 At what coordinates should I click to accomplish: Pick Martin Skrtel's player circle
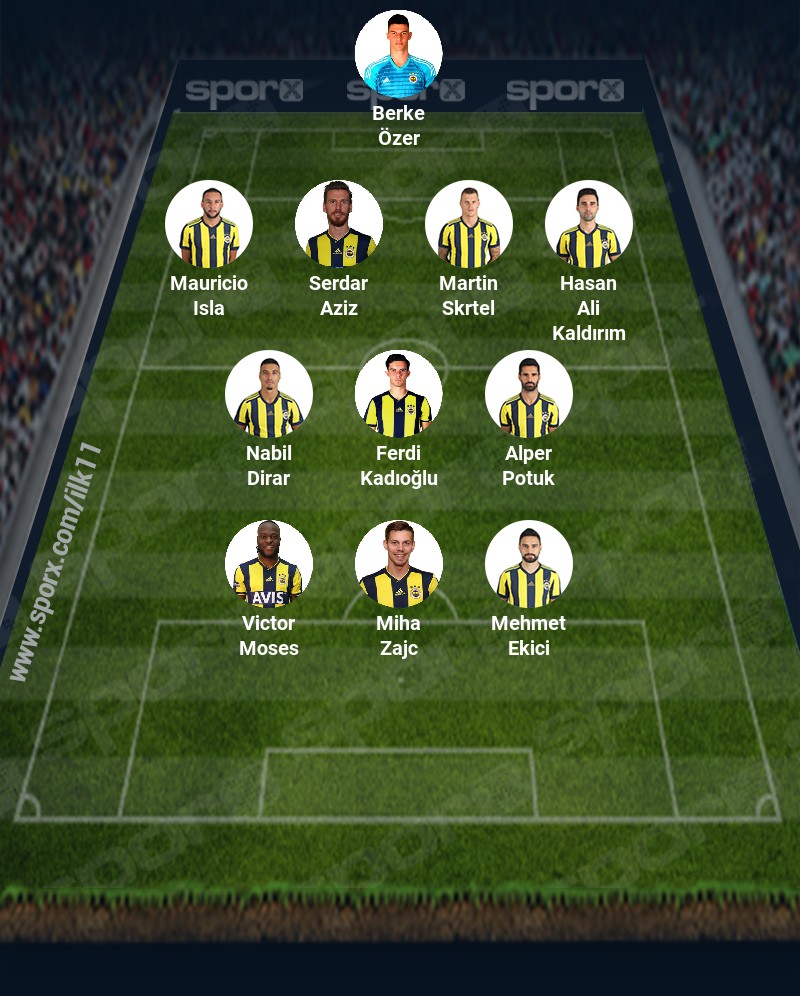469,224
